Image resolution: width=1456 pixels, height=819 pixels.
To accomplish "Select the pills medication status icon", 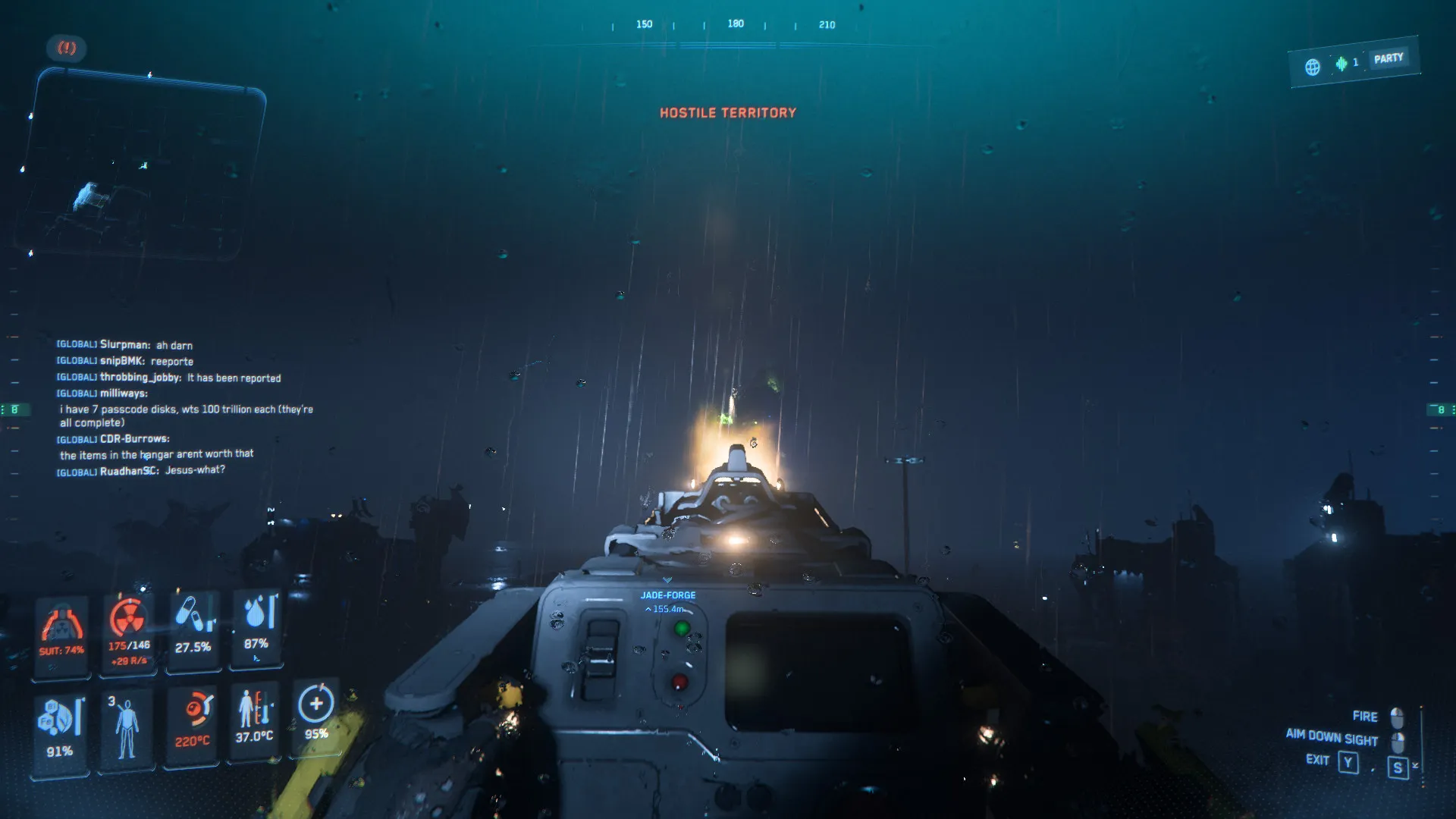I will [x=193, y=616].
